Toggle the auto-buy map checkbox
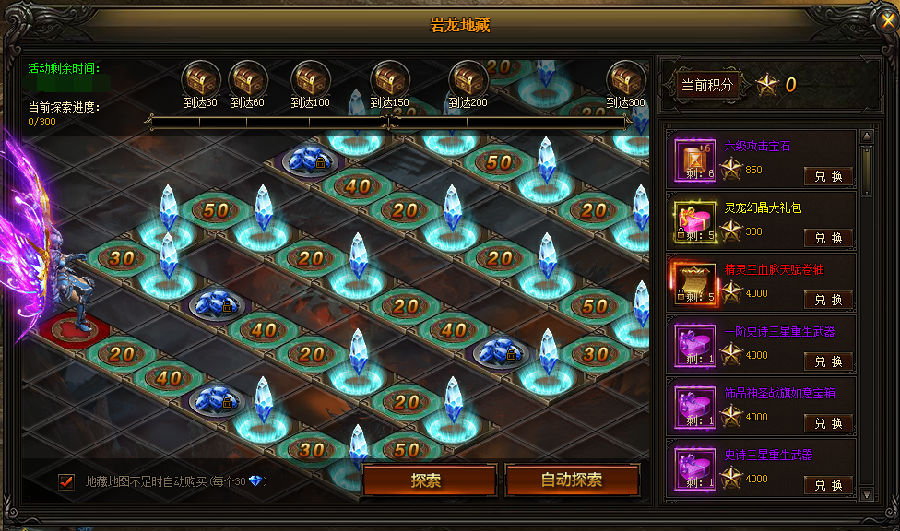The height and width of the screenshot is (531, 900). pos(67,481)
